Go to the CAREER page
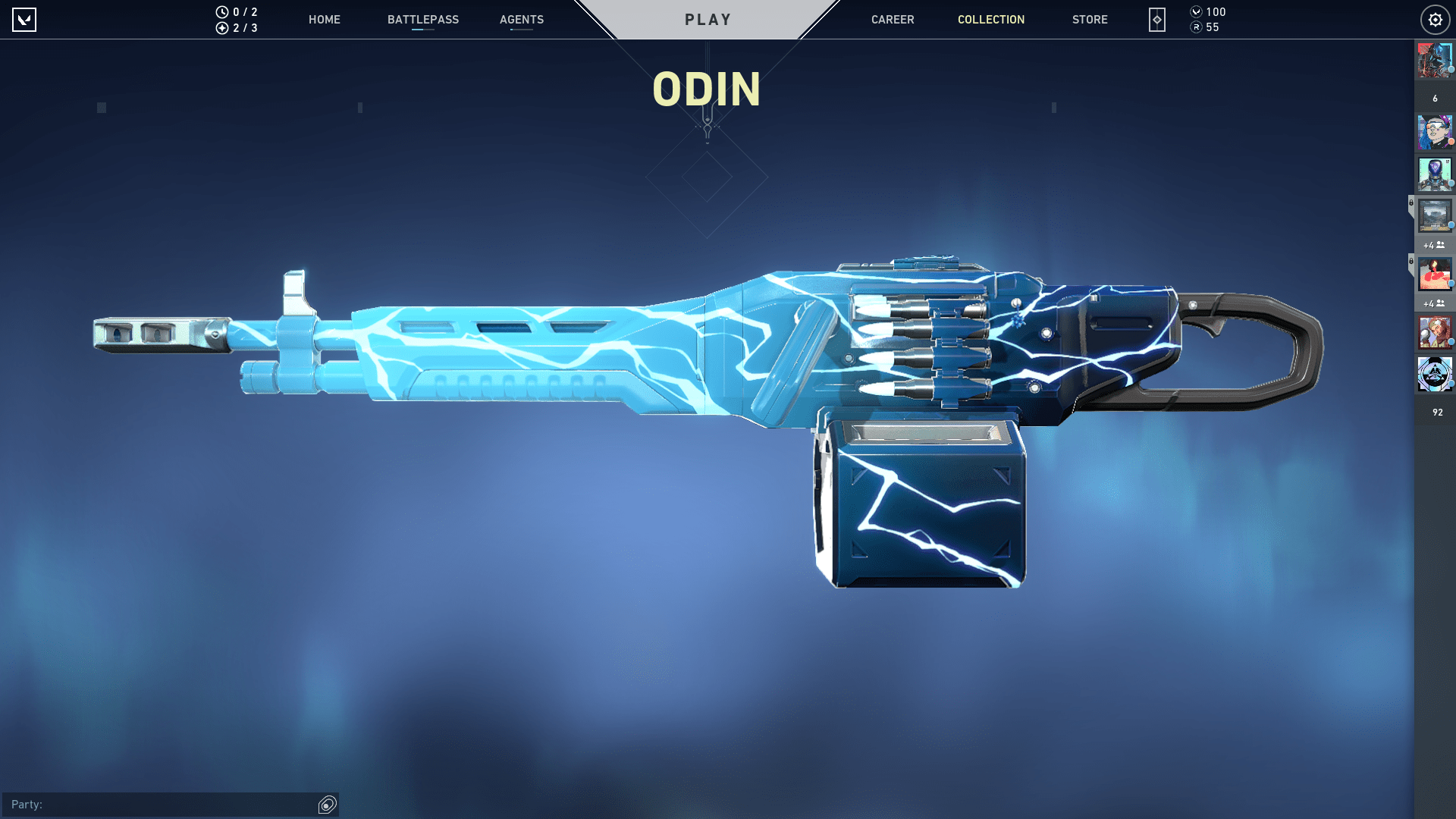Viewport: 1456px width, 819px height. pyautogui.click(x=893, y=20)
